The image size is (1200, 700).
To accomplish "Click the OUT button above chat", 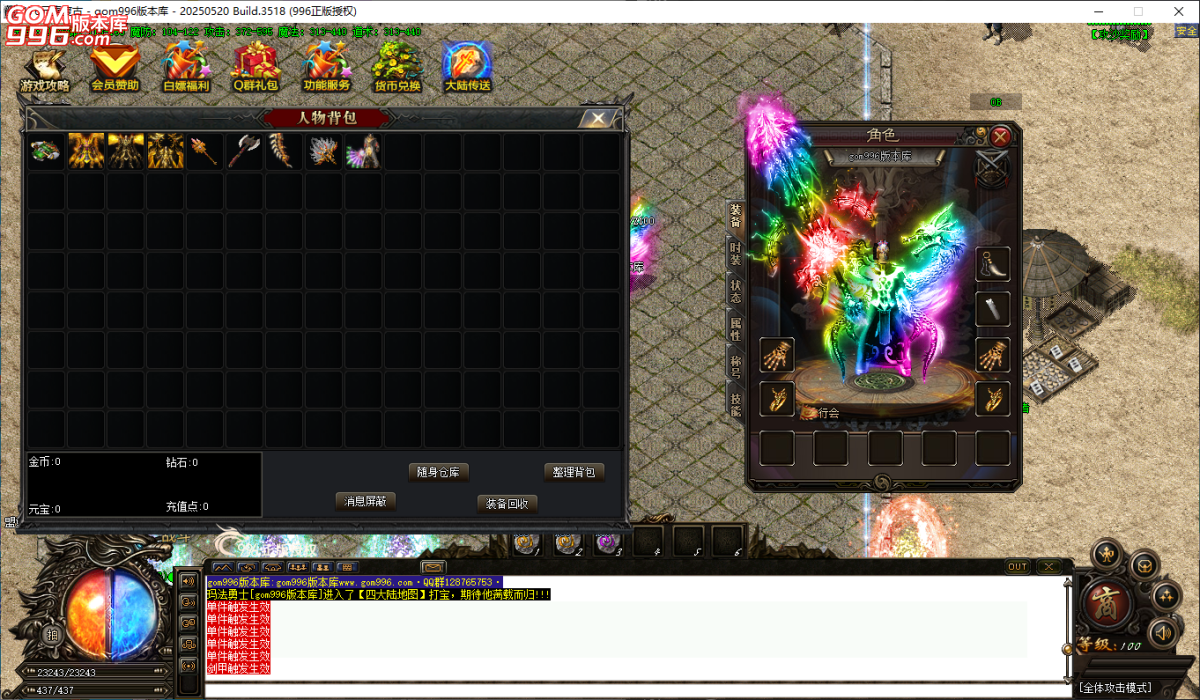I will (1017, 567).
